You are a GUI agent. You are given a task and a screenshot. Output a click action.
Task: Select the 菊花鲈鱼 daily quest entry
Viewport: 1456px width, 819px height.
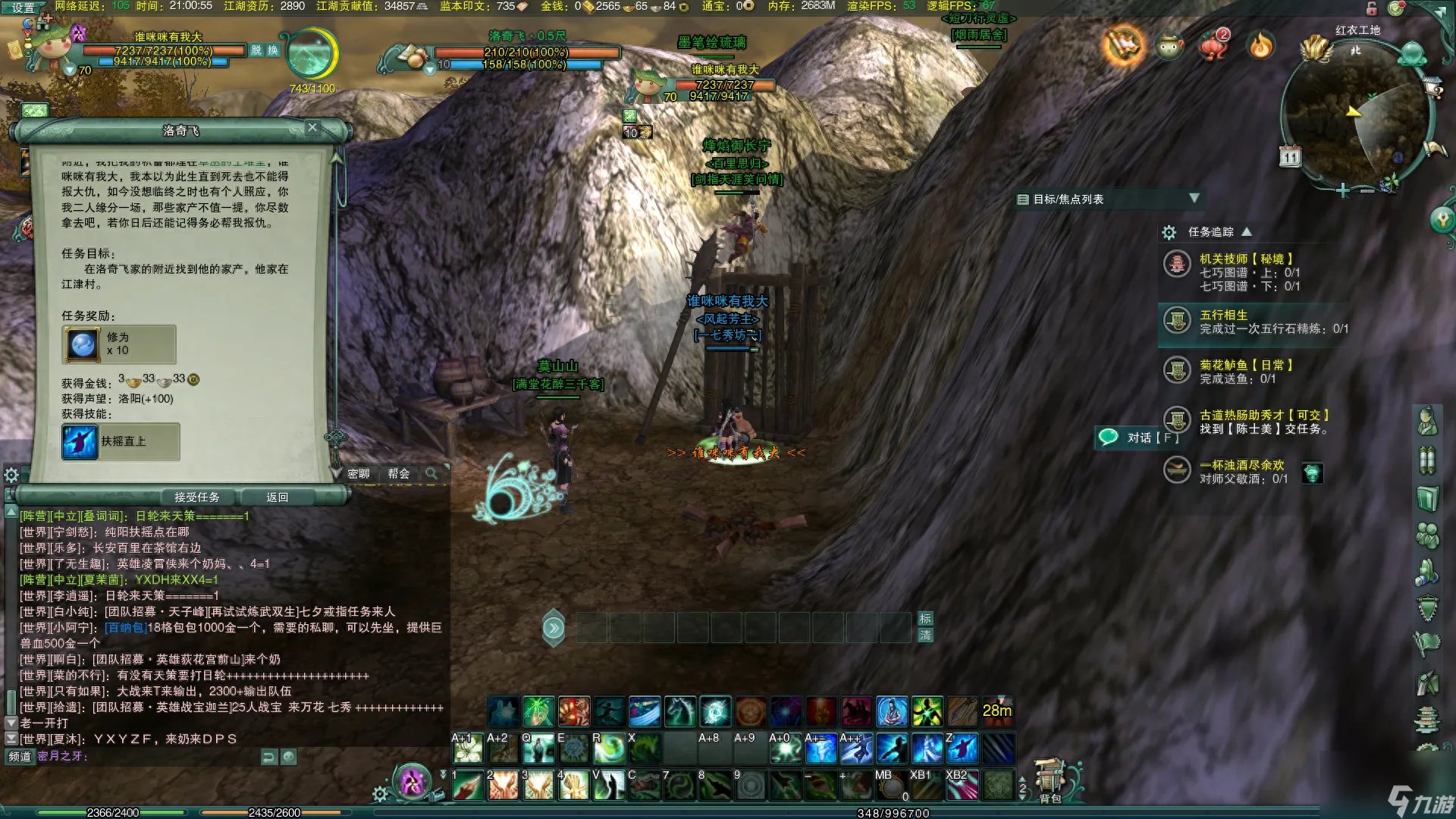click(x=1245, y=366)
